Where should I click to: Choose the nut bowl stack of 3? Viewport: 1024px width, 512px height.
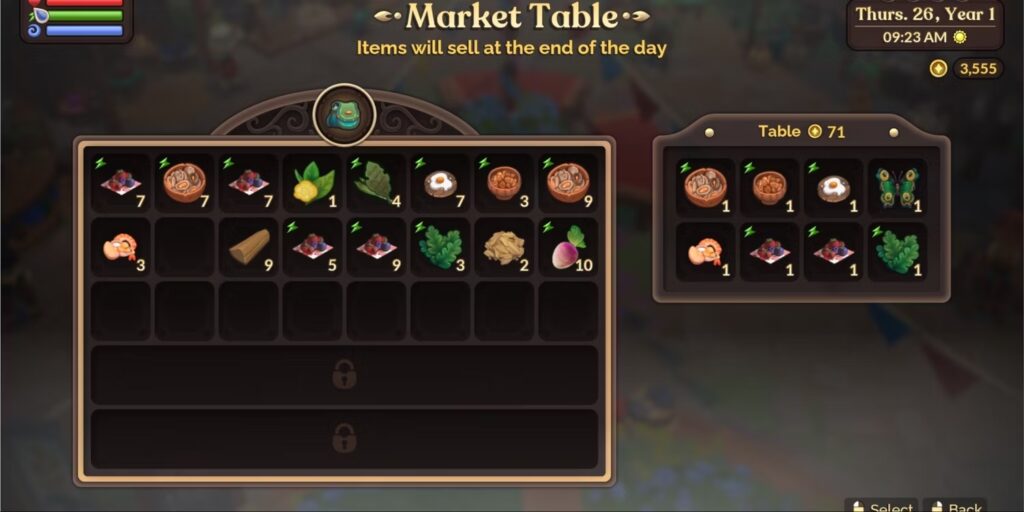[x=504, y=183]
